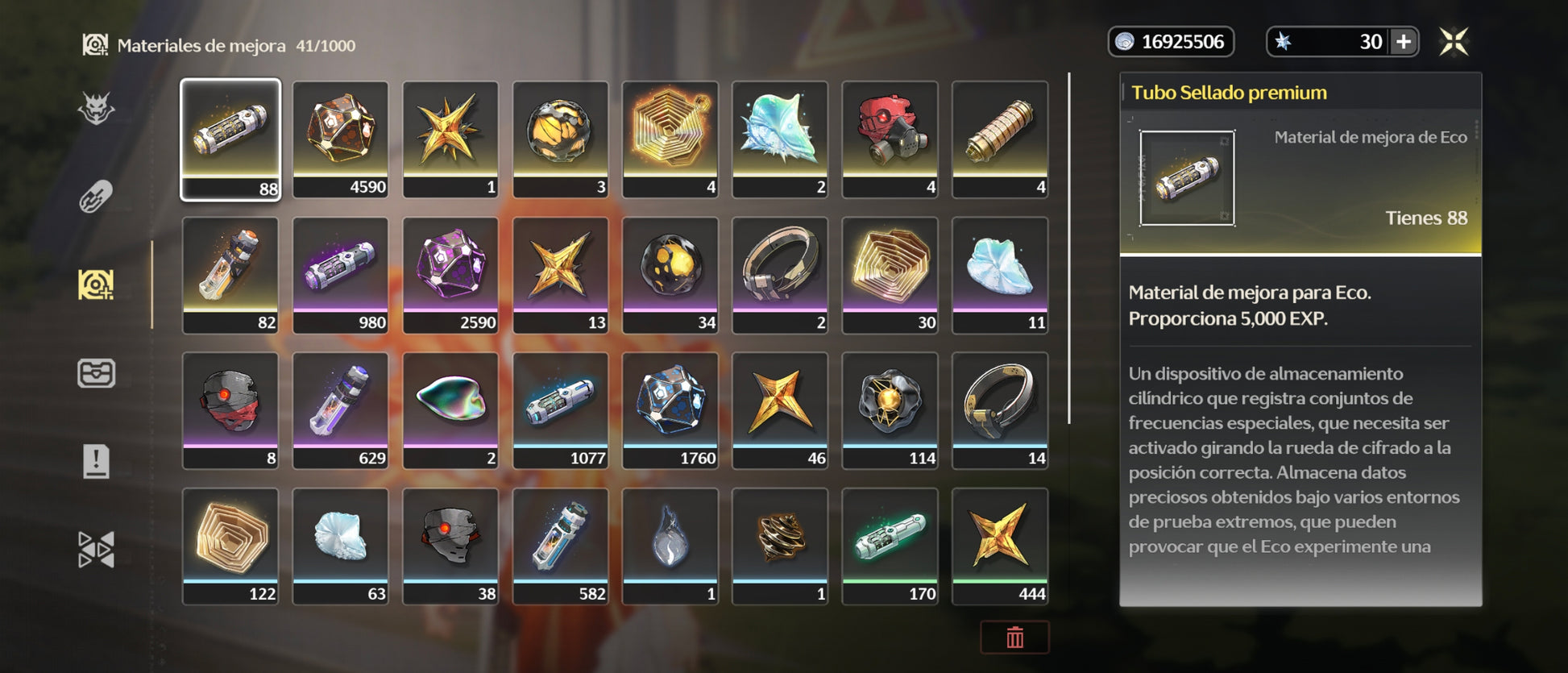Pick the purple dodecahedron with 2590
Screen dimensions: 1568x673
(x=450, y=274)
